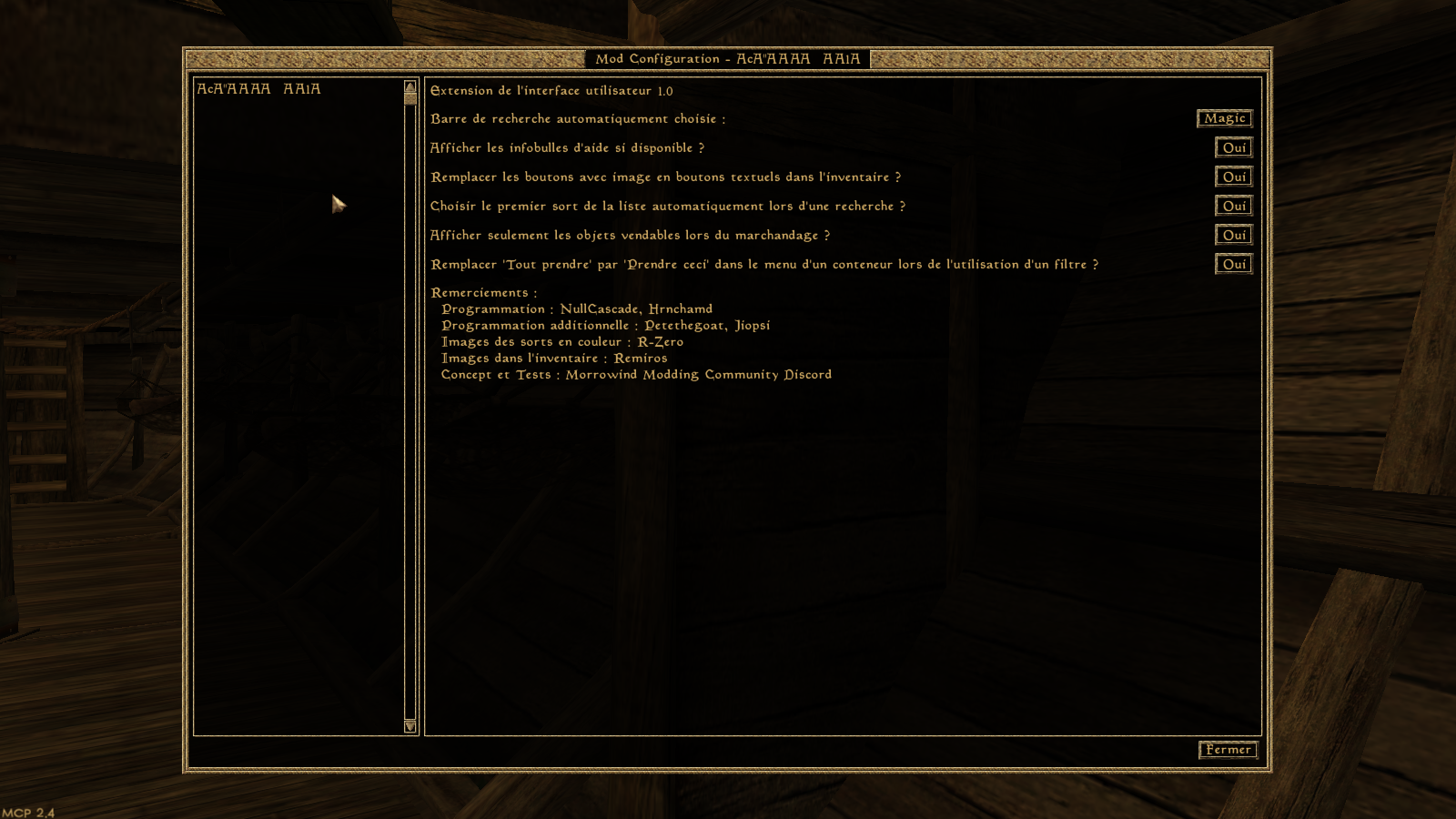Click the empty mod list scrollbar track
This screenshot has height=819, width=1456.
point(409,409)
